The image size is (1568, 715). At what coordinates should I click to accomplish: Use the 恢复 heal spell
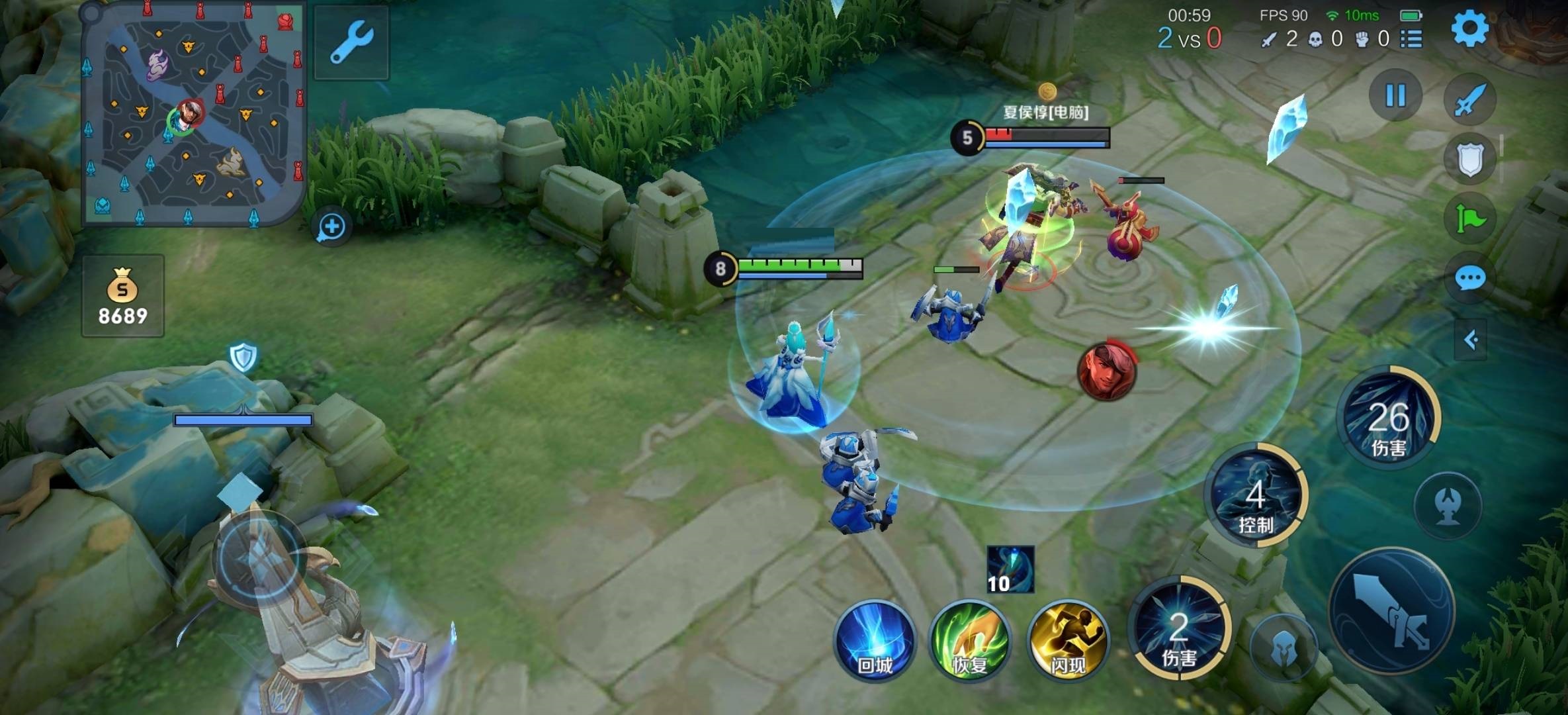click(x=971, y=641)
